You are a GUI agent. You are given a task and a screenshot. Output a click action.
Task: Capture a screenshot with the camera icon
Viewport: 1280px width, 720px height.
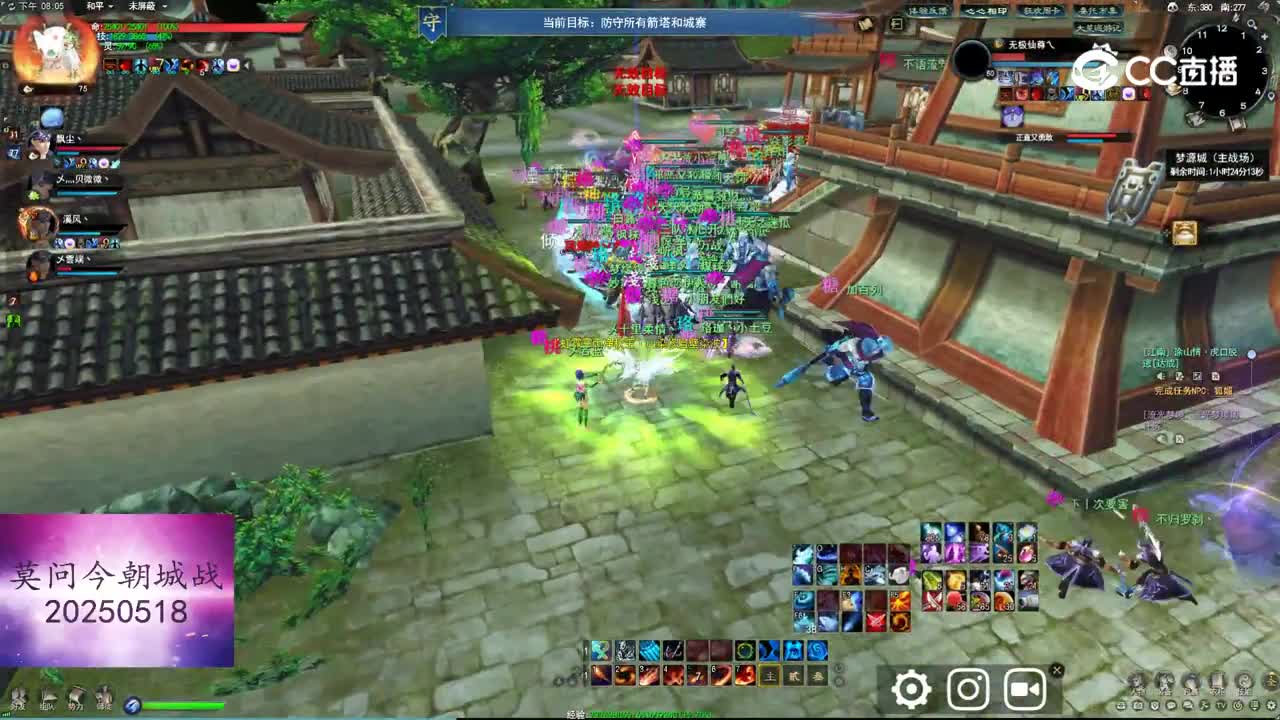pos(967,690)
